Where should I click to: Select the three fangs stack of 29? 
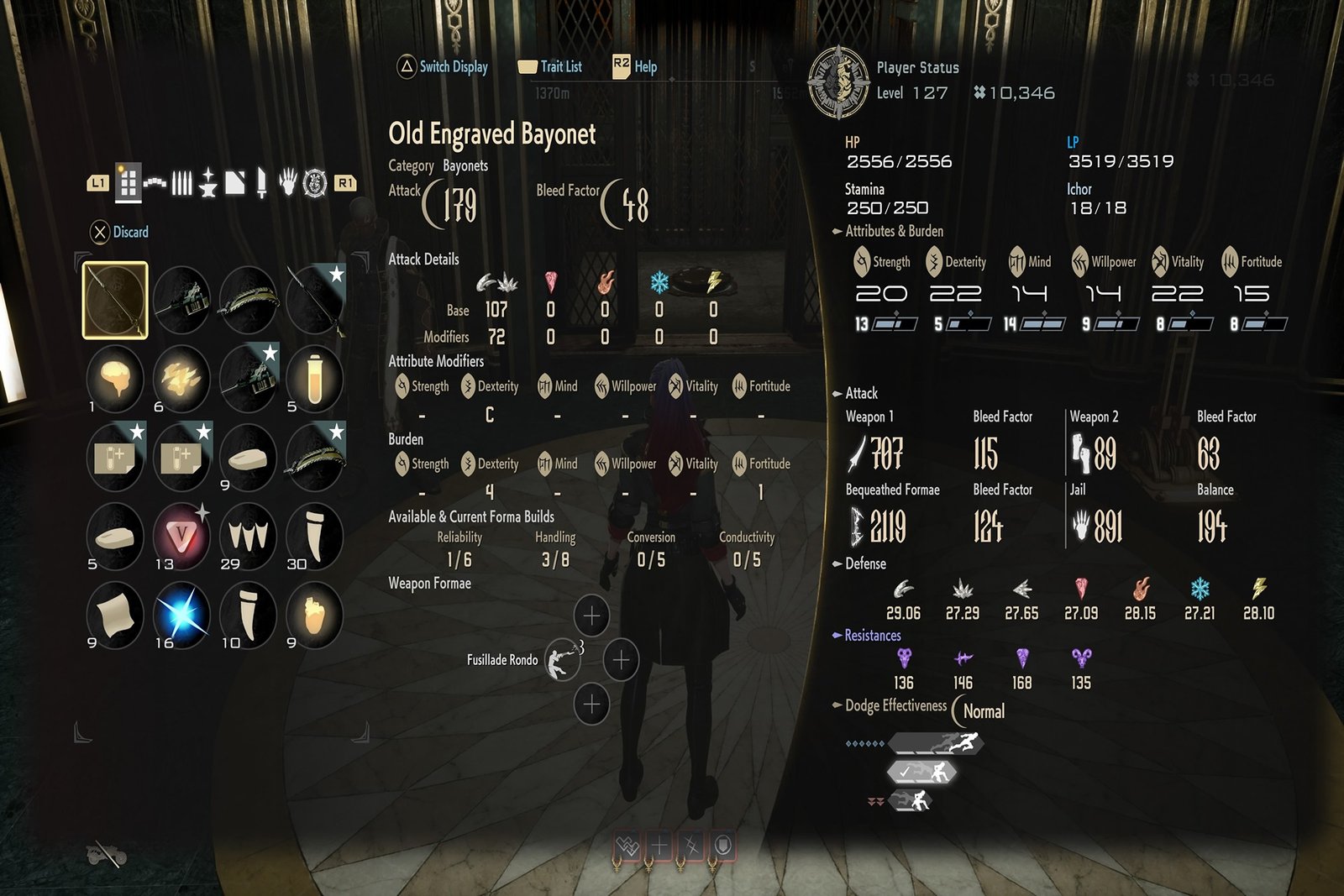[248, 537]
